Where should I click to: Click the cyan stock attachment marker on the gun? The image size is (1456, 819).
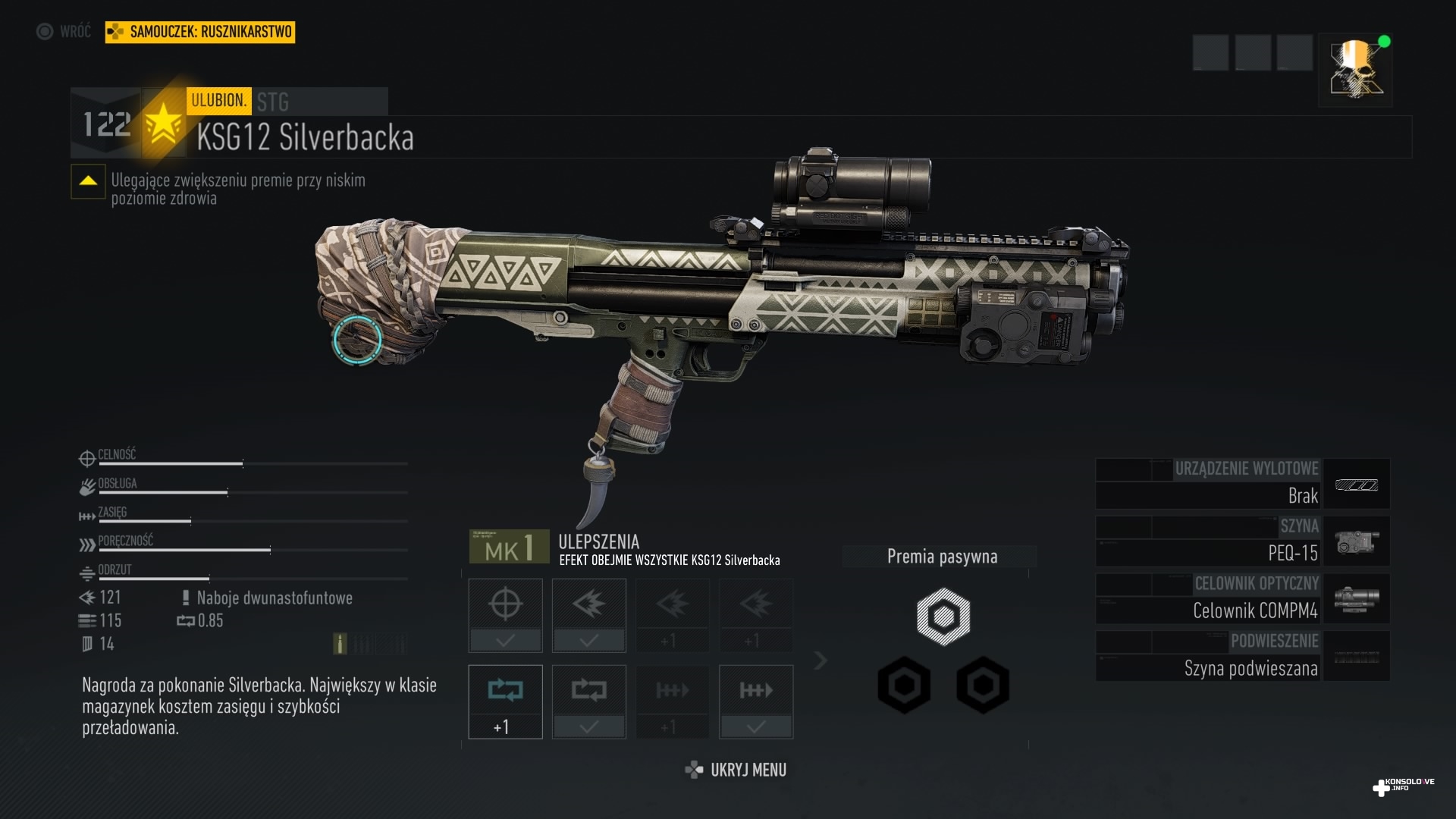[357, 340]
